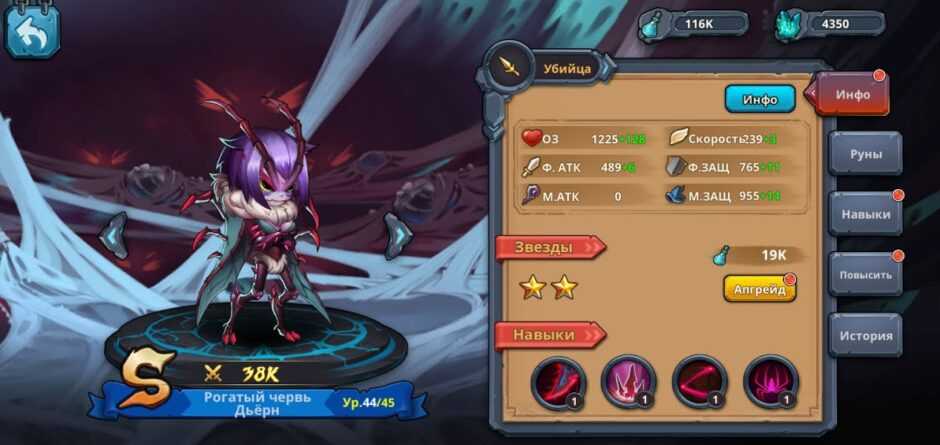
Task: Select the second skill icon with spikes
Action: click(x=628, y=381)
